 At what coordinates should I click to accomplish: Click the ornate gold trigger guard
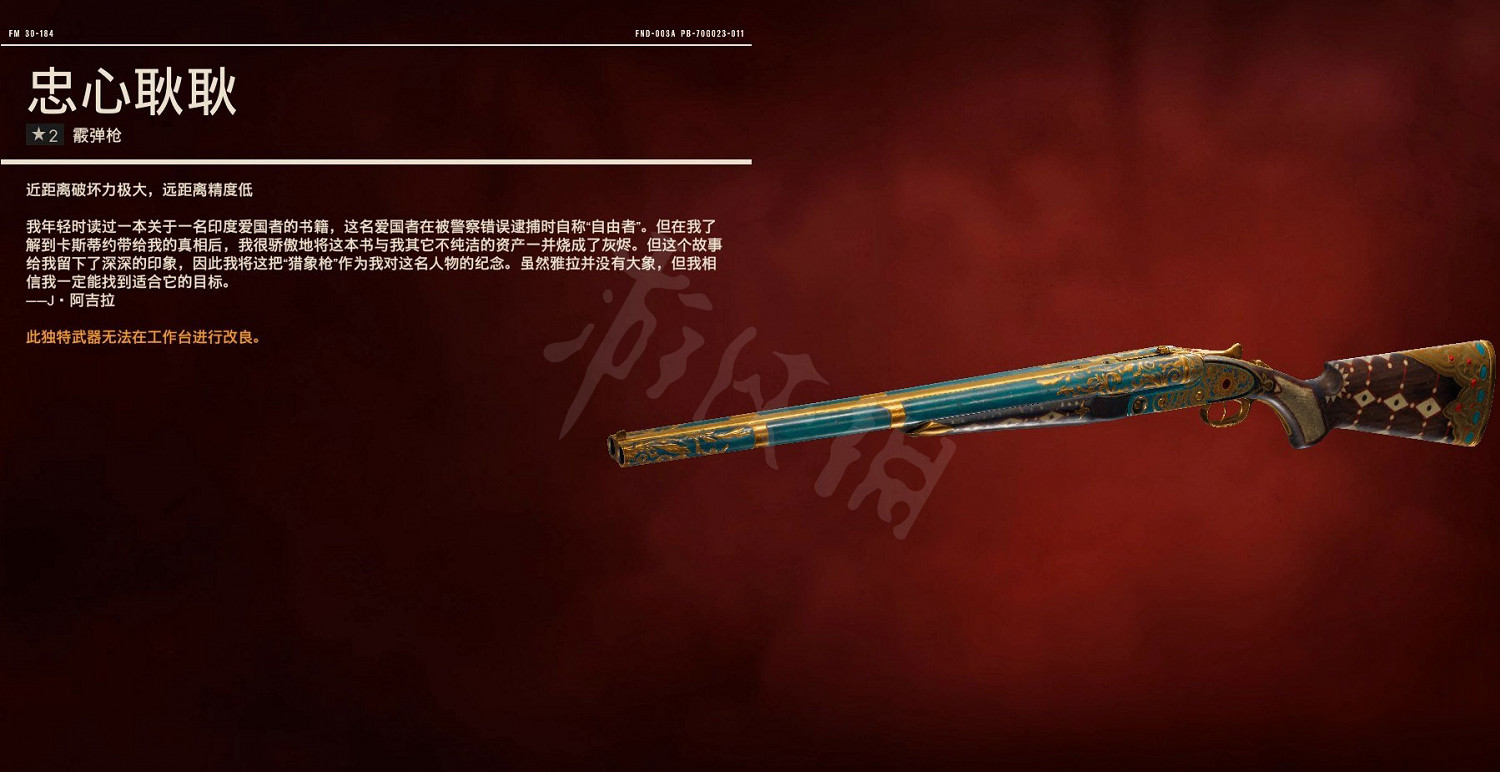(1222, 416)
